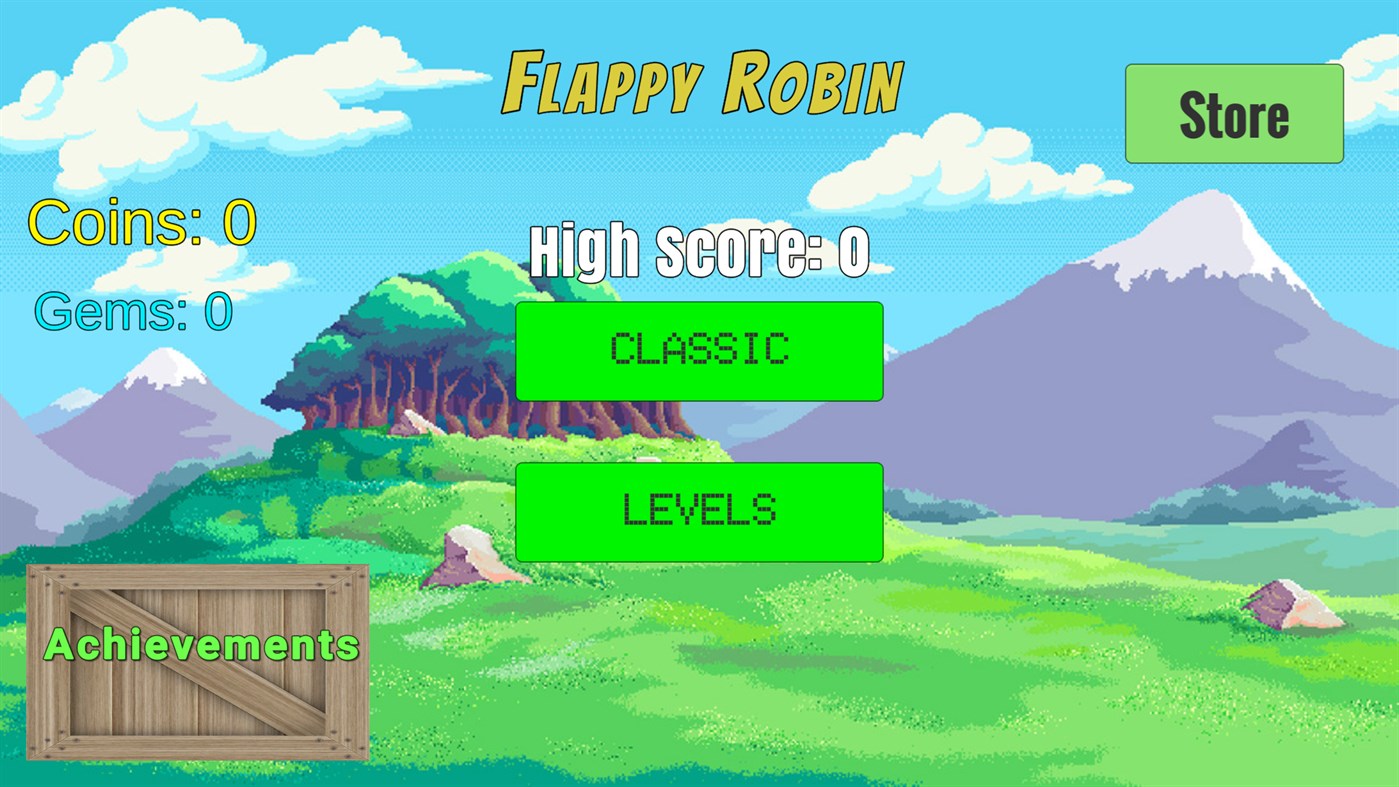Click the green LEVELS button
Image resolution: width=1399 pixels, height=787 pixels.
pyautogui.click(x=698, y=512)
